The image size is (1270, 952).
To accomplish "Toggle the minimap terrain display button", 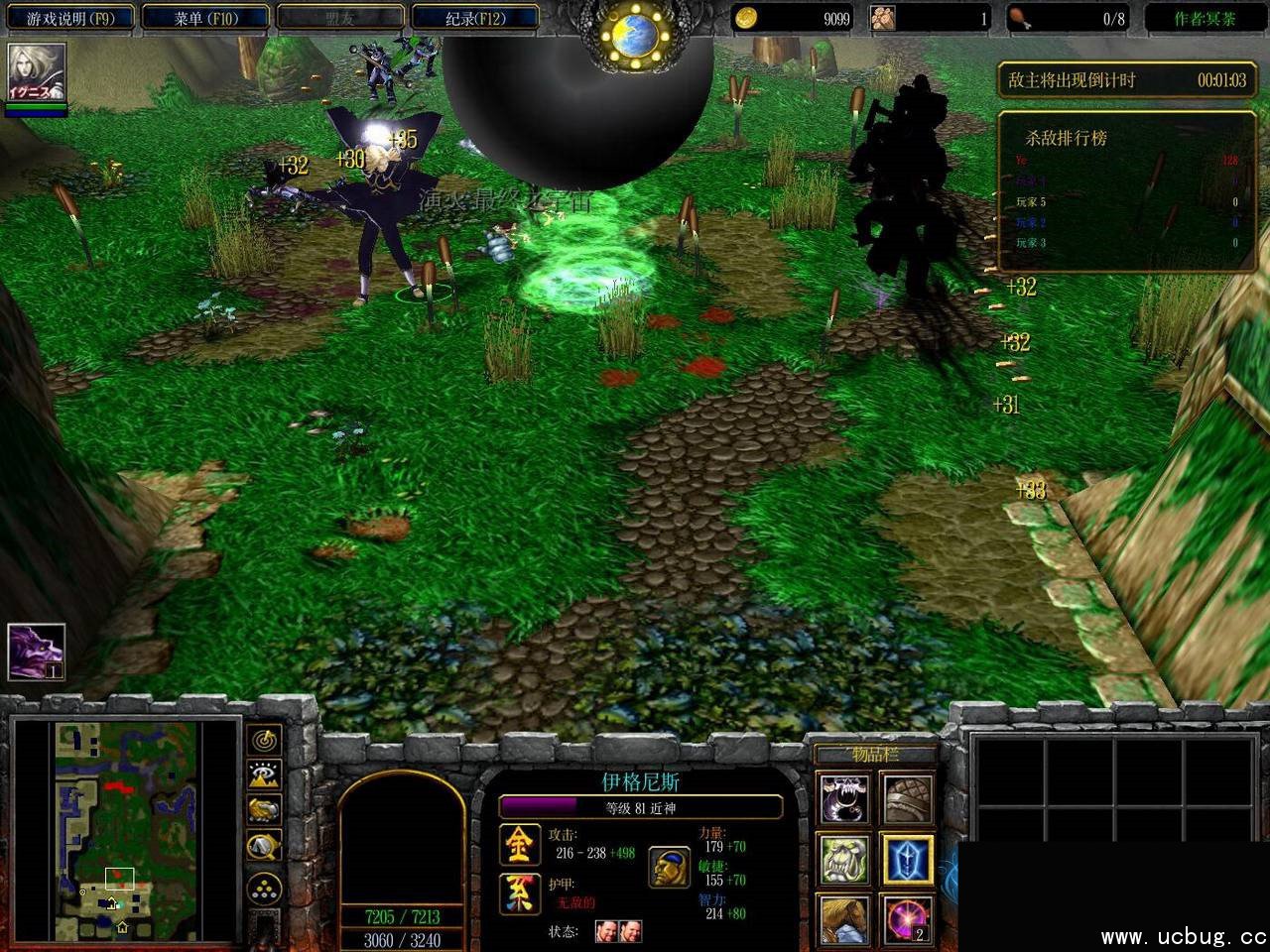I will click(x=265, y=774).
